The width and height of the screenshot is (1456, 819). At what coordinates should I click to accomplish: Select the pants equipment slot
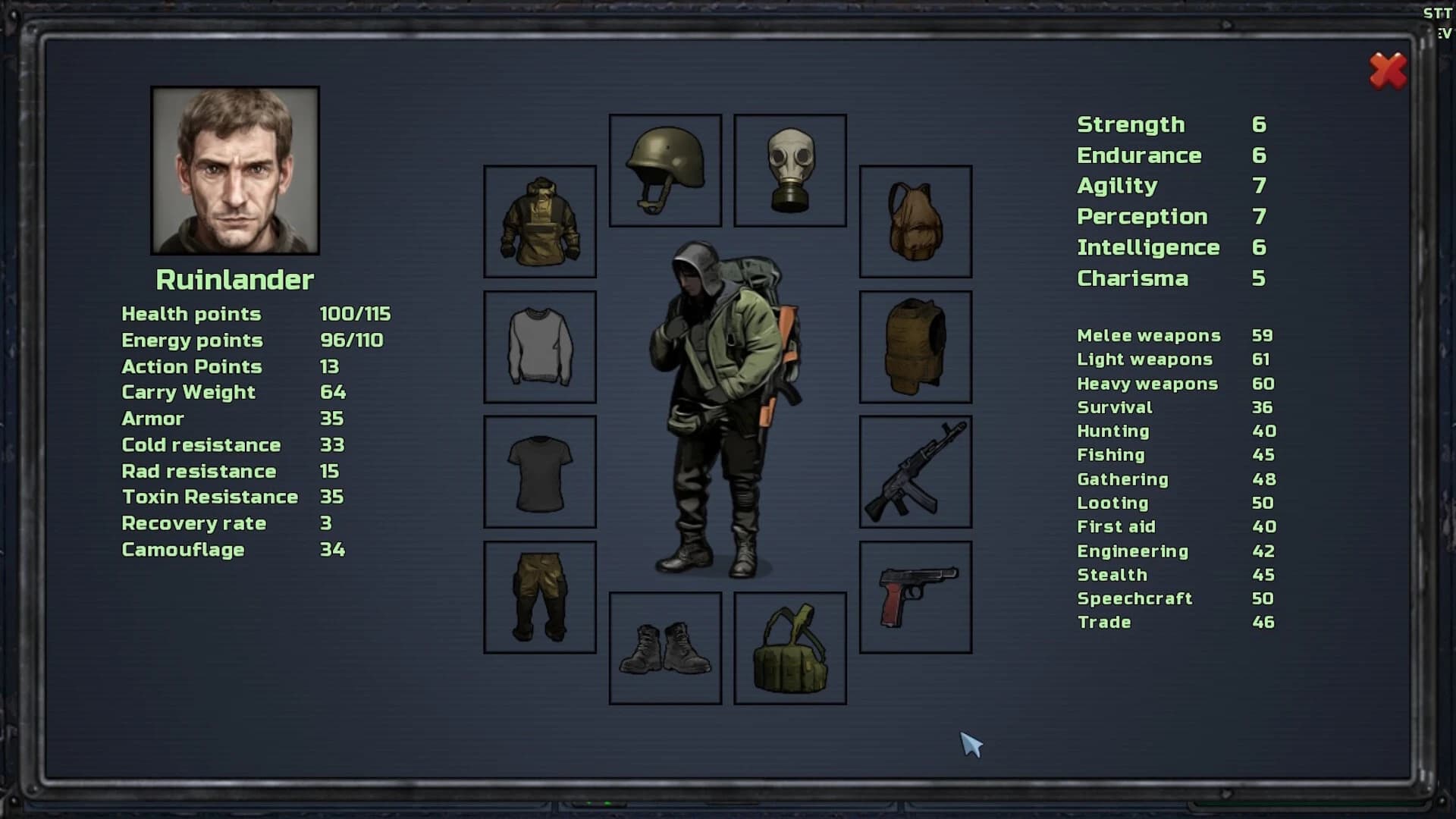click(x=539, y=596)
